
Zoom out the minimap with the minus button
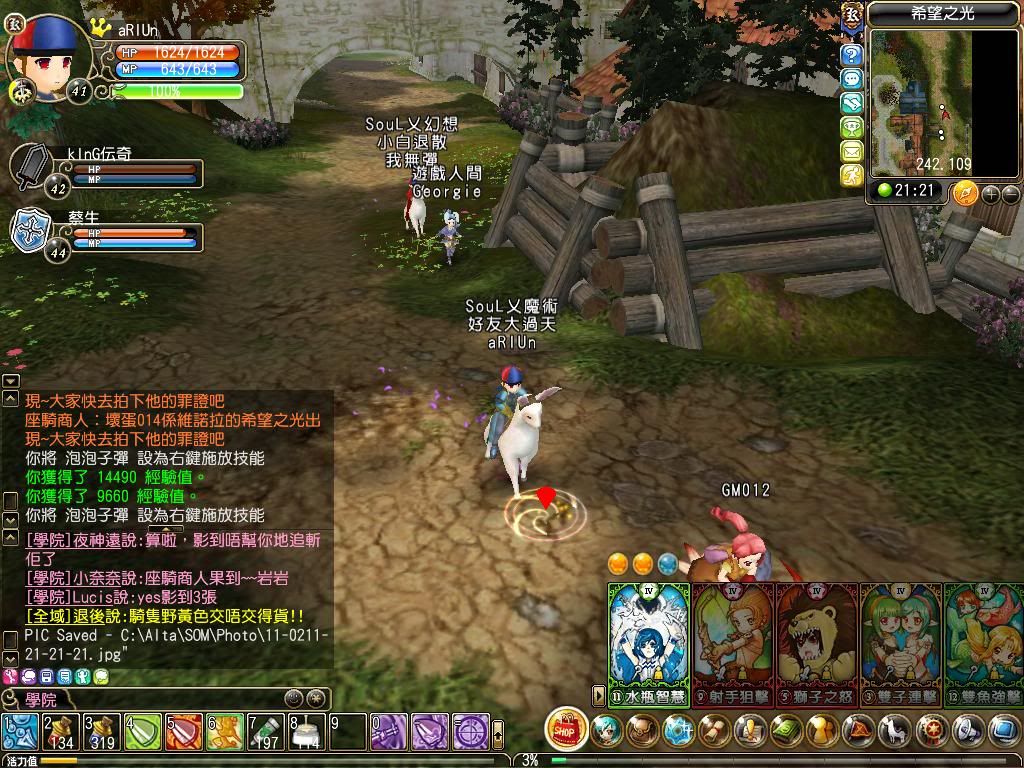click(x=1010, y=194)
